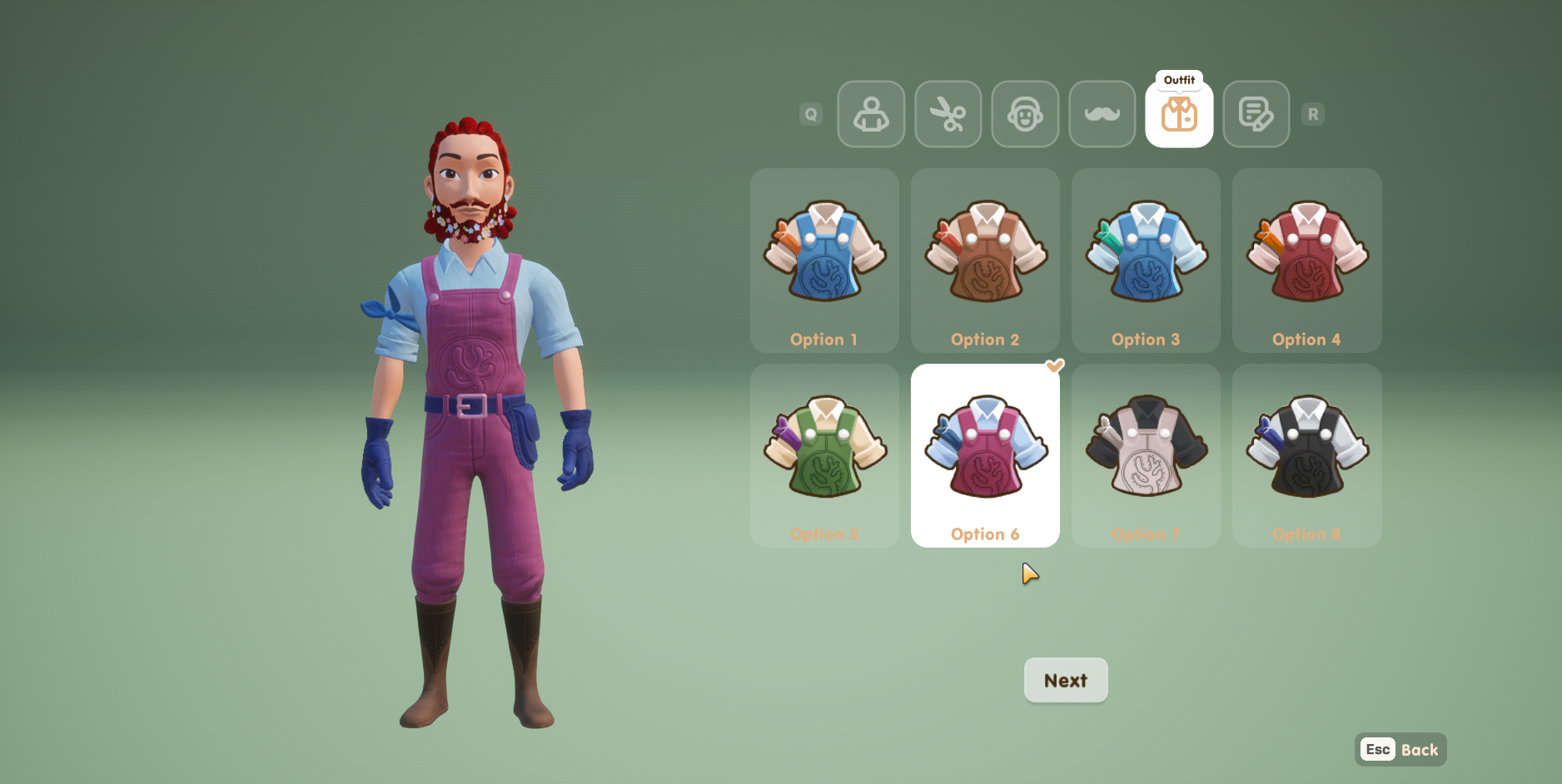The image size is (1562, 784).
Task: Click the Next button
Action: click(x=1065, y=680)
